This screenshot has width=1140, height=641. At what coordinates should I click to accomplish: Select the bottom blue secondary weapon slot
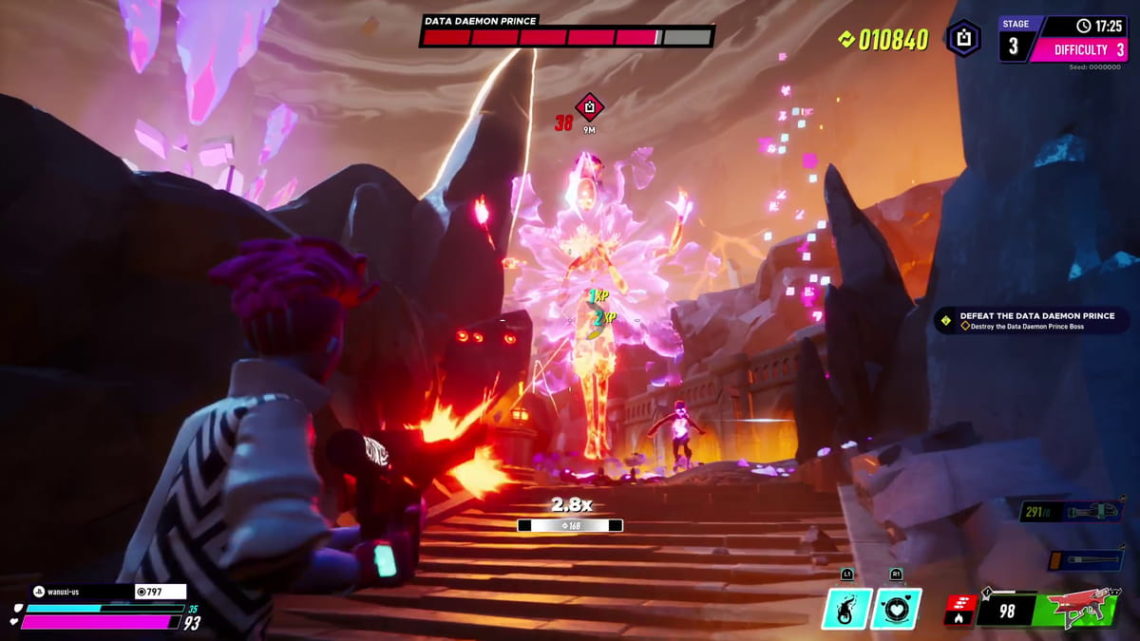click(1086, 559)
